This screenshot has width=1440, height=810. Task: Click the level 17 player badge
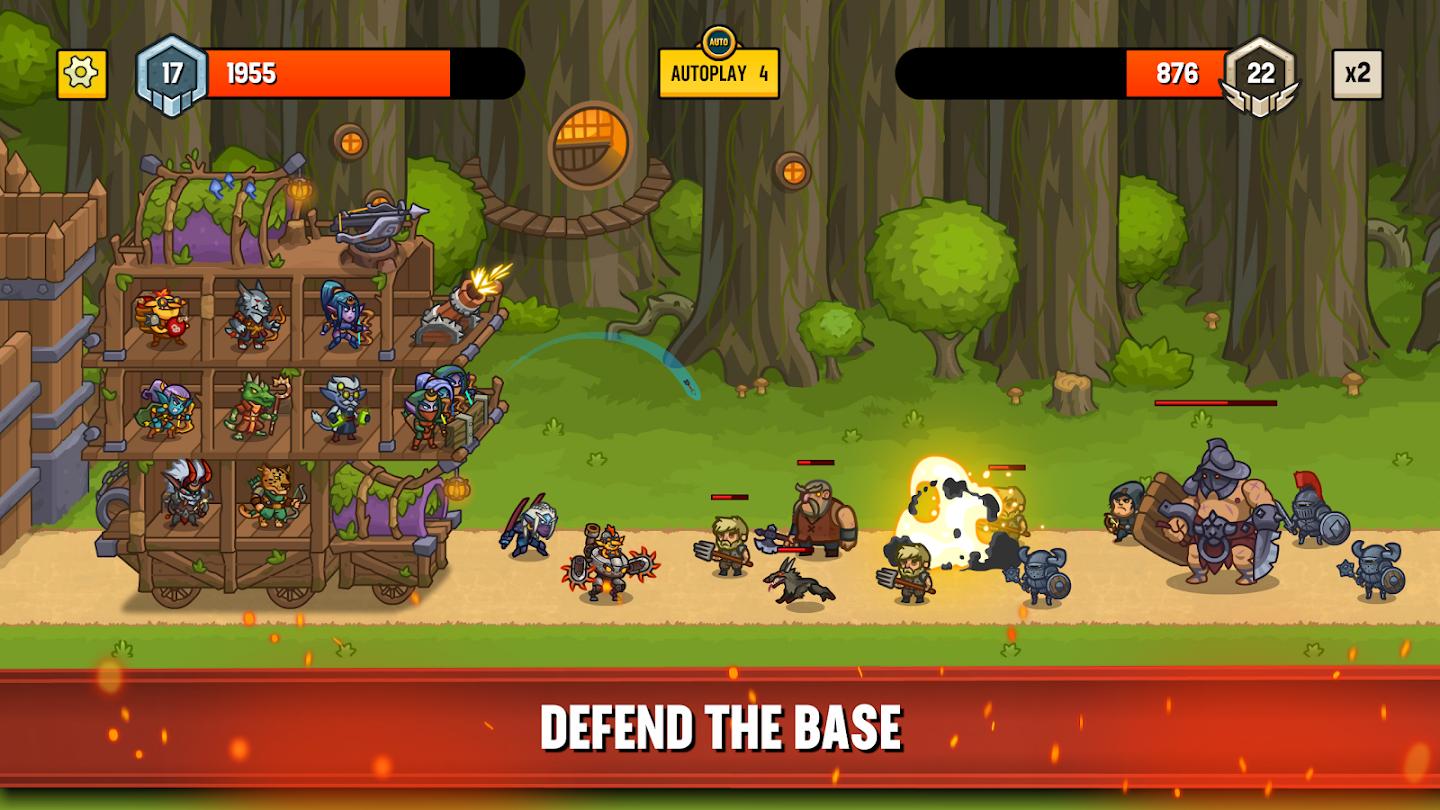tap(170, 71)
